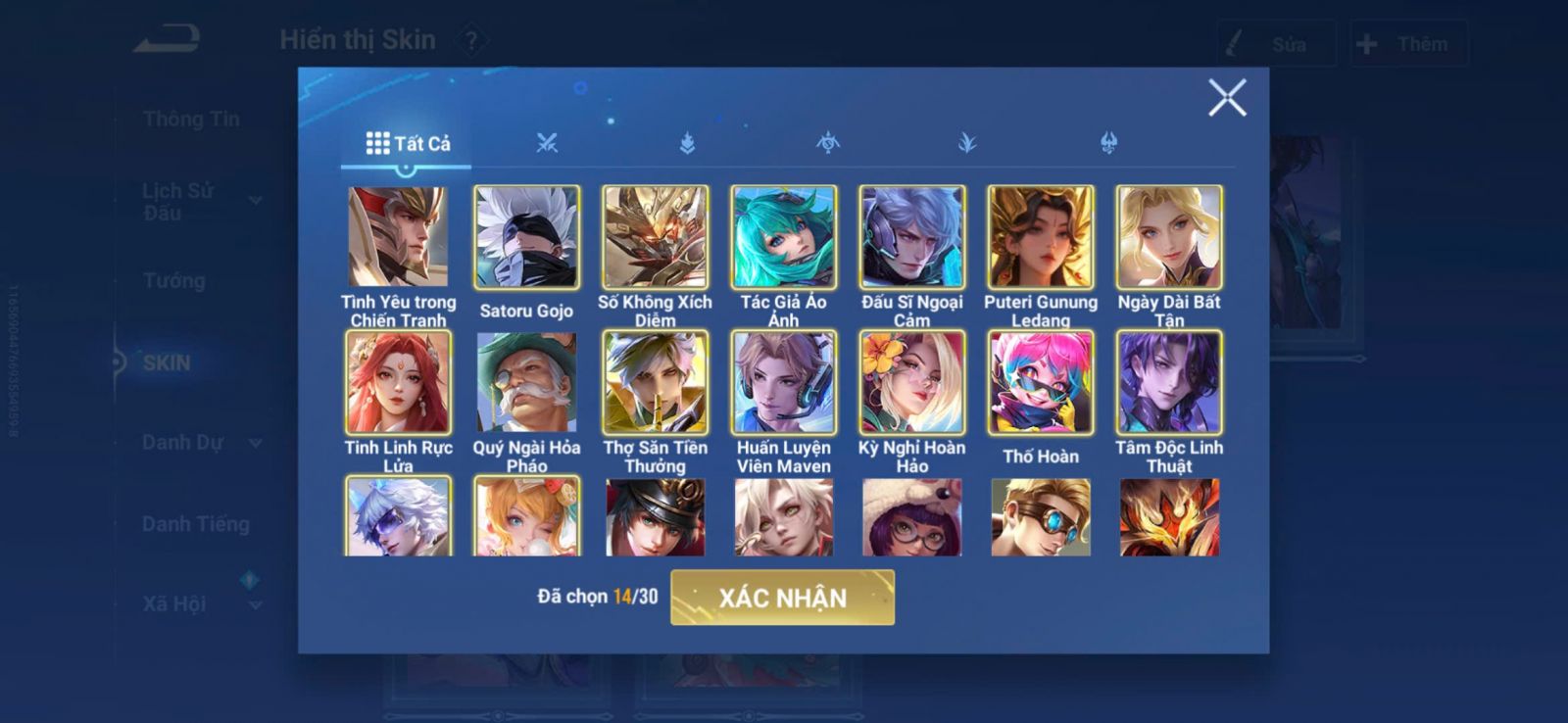Viewport: 1568px width, 723px height.
Task: Select the crossed swords class filter tab
Action: [547, 144]
